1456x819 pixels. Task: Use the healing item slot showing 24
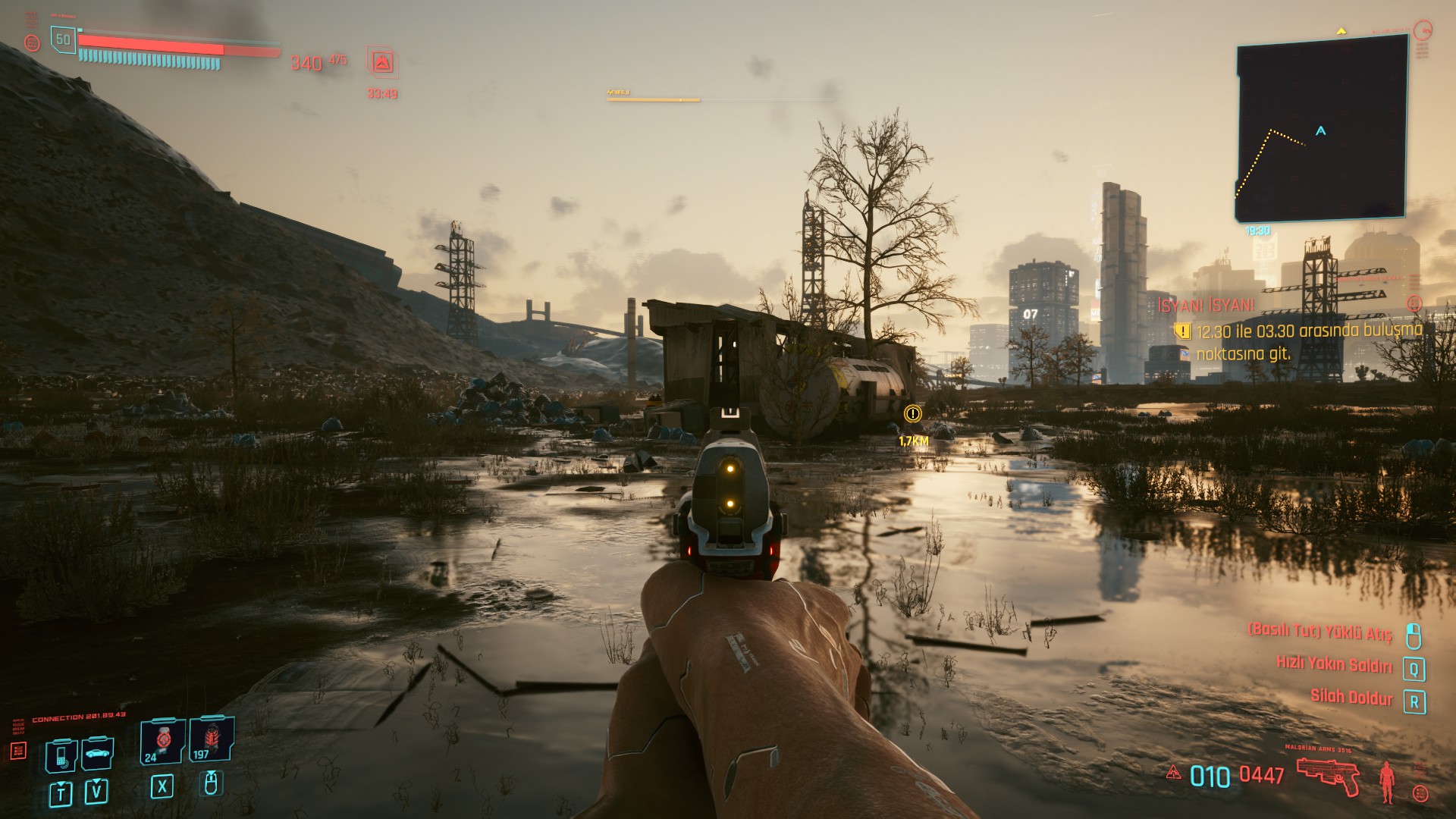(162, 742)
